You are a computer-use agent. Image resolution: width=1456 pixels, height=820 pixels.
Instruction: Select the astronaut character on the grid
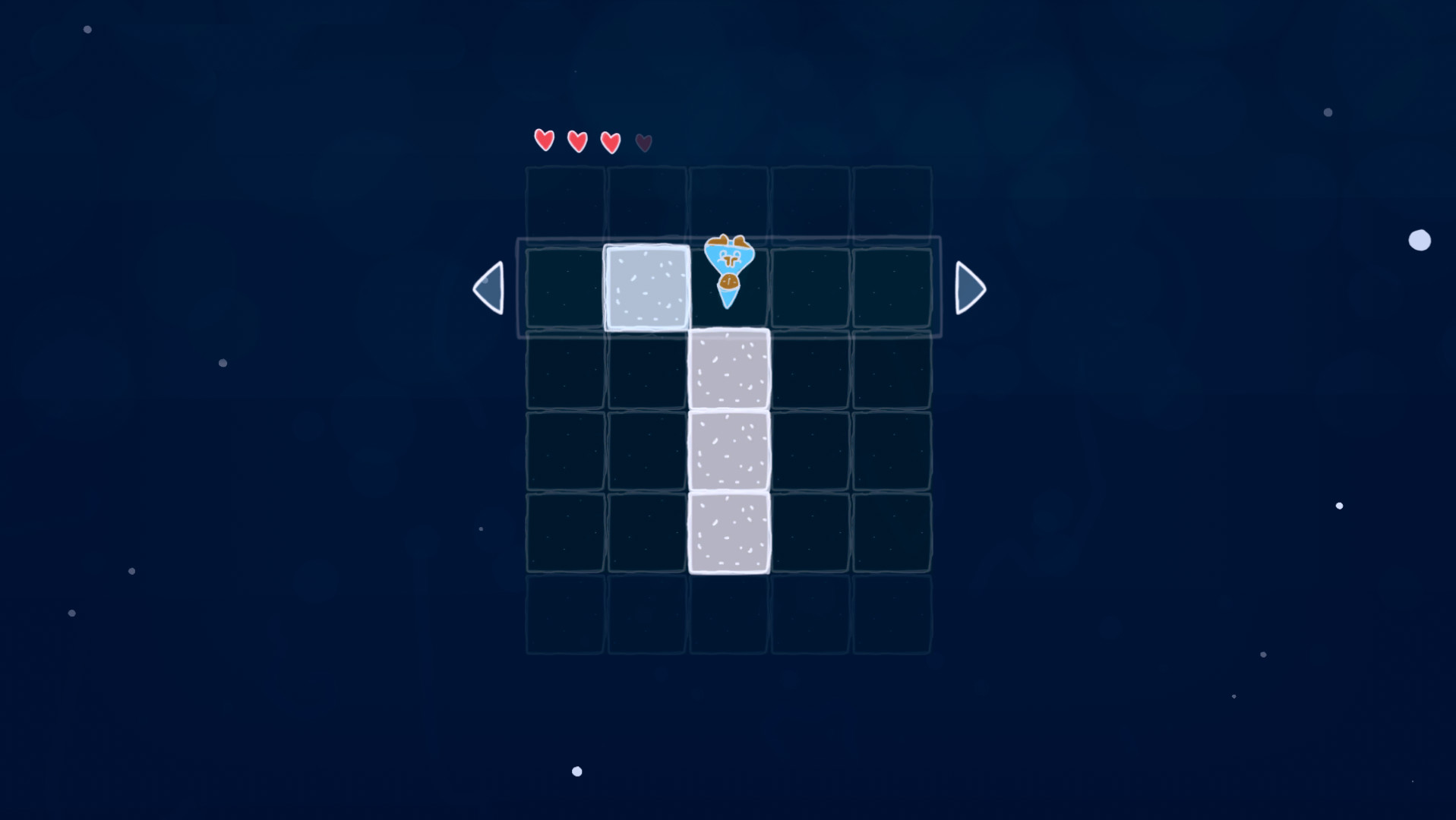pos(728,266)
